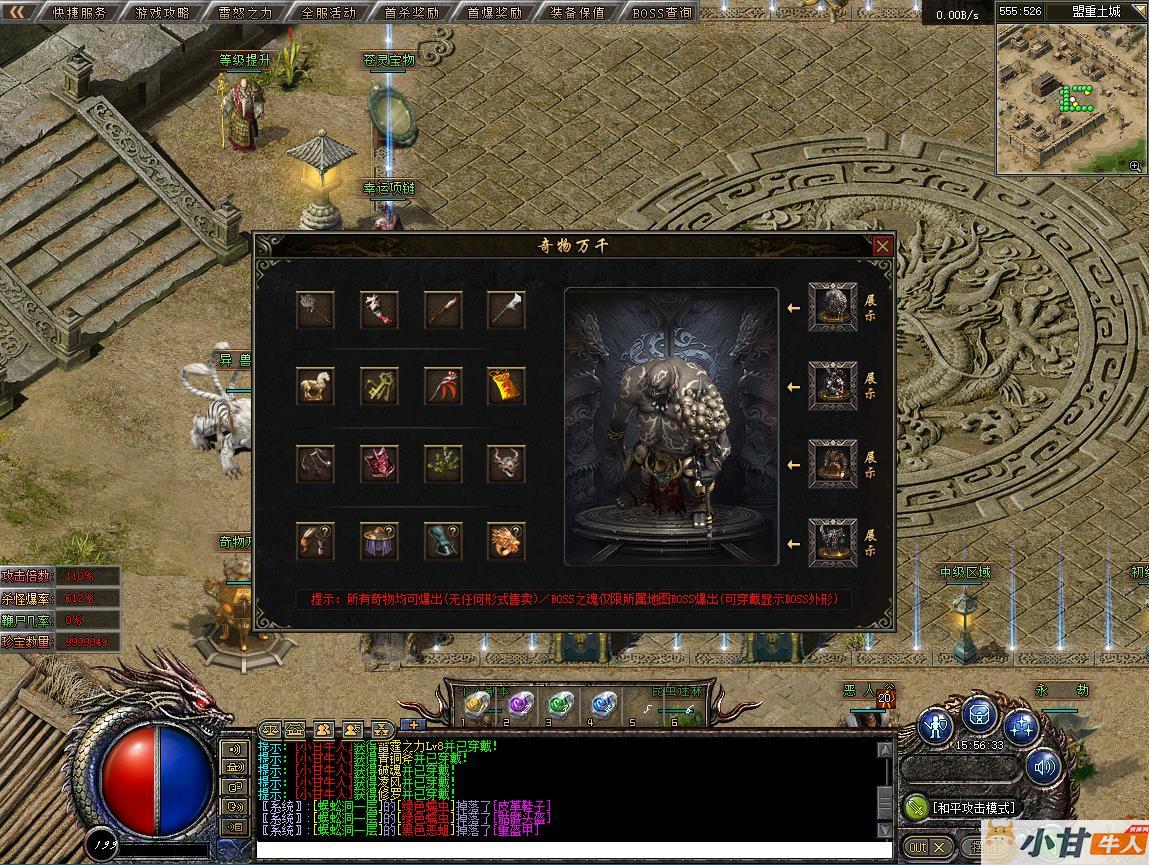Select the golden dragon ring relic slot
Viewport: 1149px width, 865px height.
coord(506,541)
